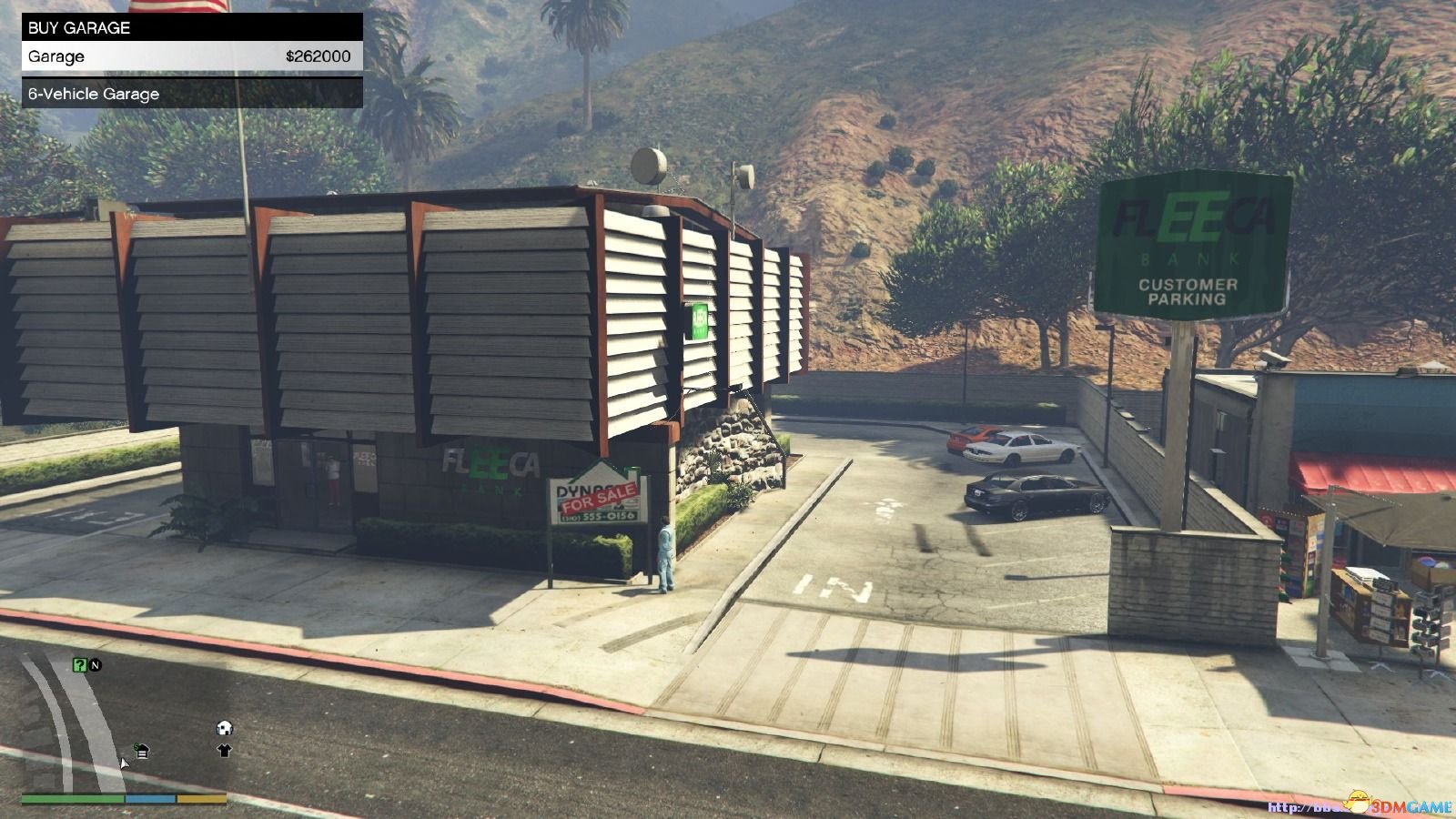The height and width of the screenshot is (819, 1456).
Task: Click the white safehouse blip on the minimap
Action: click(224, 728)
